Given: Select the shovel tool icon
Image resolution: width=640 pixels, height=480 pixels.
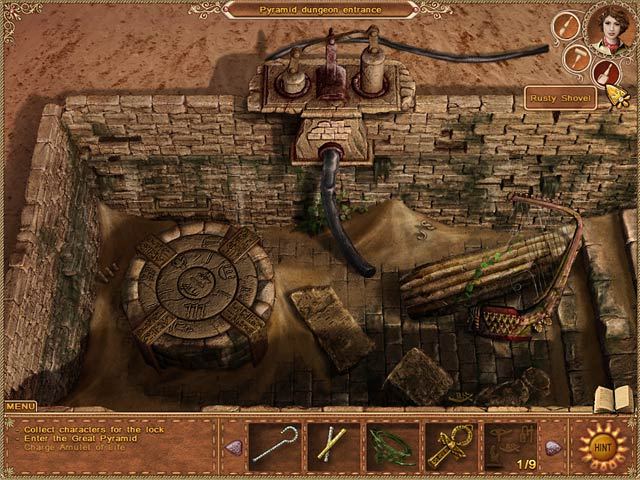Looking at the screenshot, I should pos(606,72).
